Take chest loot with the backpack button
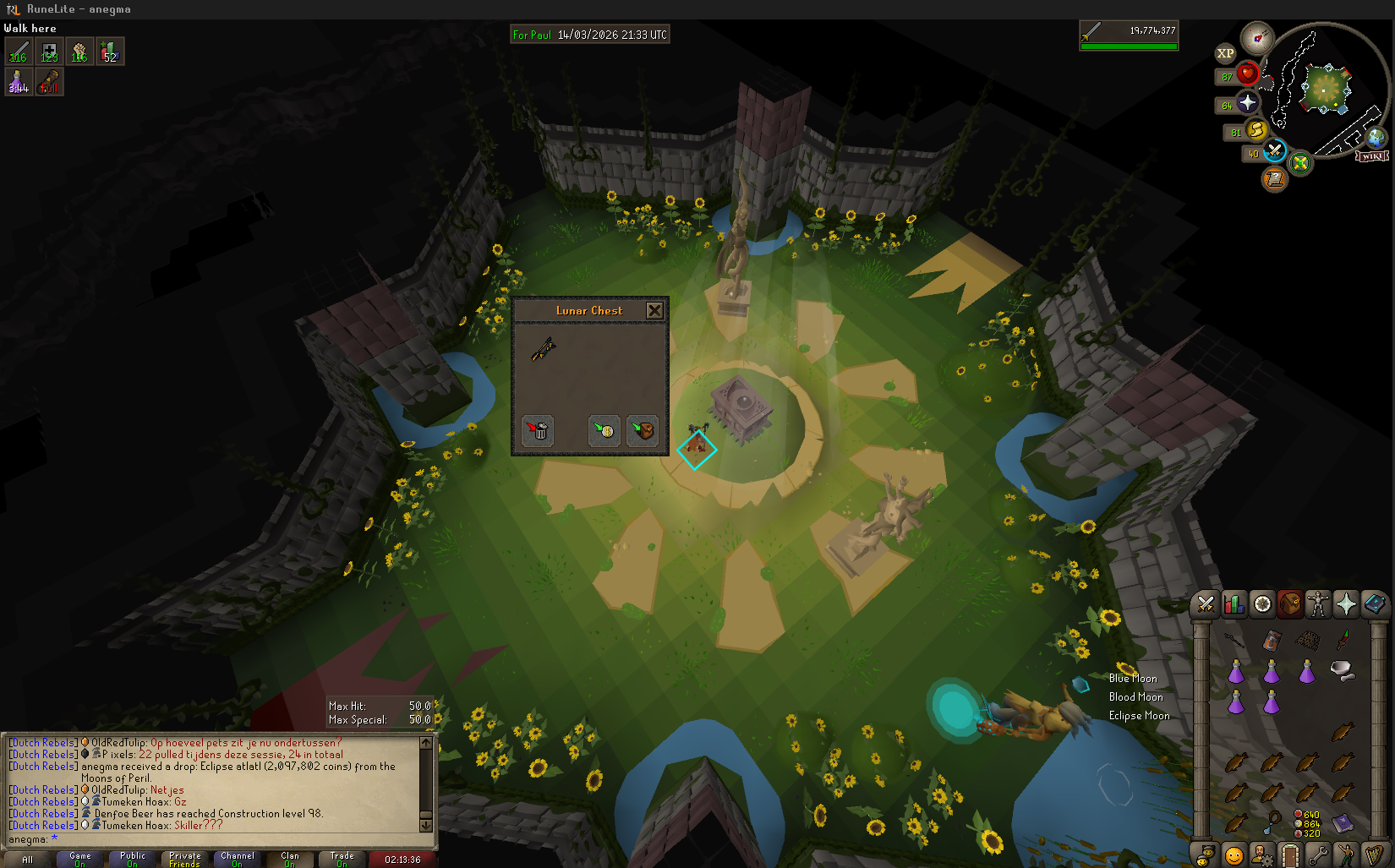1395x868 pixels. point(643,431)
